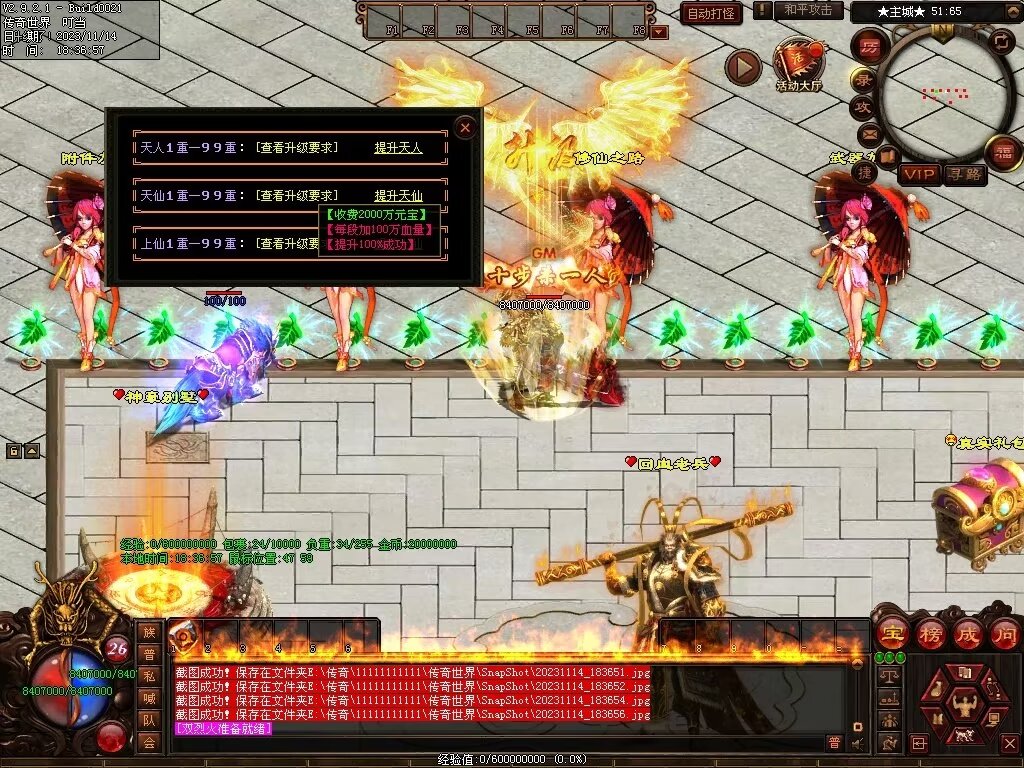This screenshot has width=1024, height=768.
Task: Close the 天人 upgrade dialog
Action: [465, 127]
